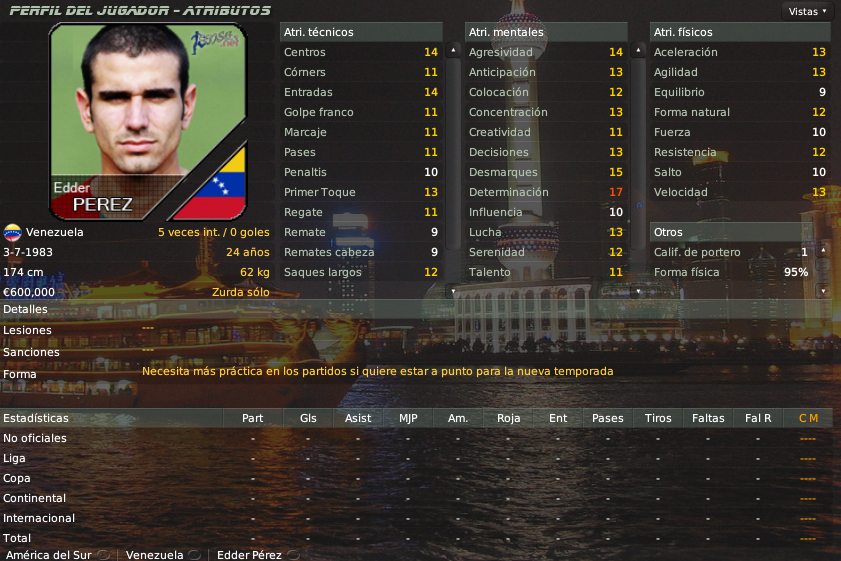This screenshot has height=561, width=841.
Task: Select the Asist statistics column header
Action: click(357, 418)
